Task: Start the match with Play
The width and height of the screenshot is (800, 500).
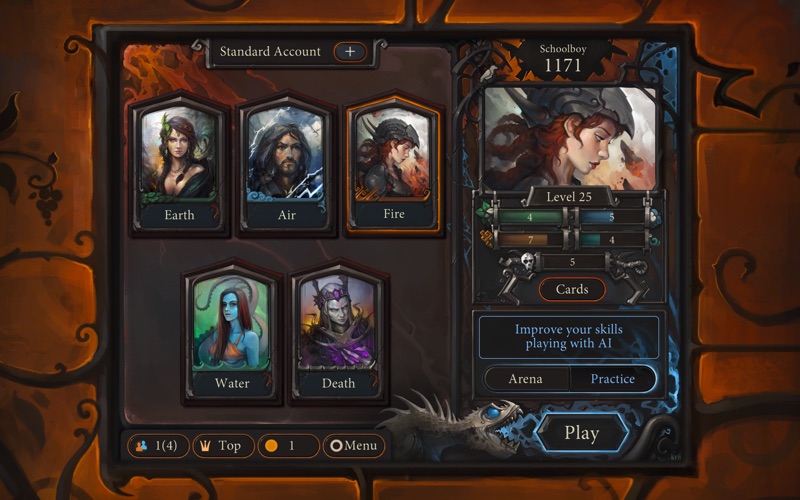Action: point(581,433)
